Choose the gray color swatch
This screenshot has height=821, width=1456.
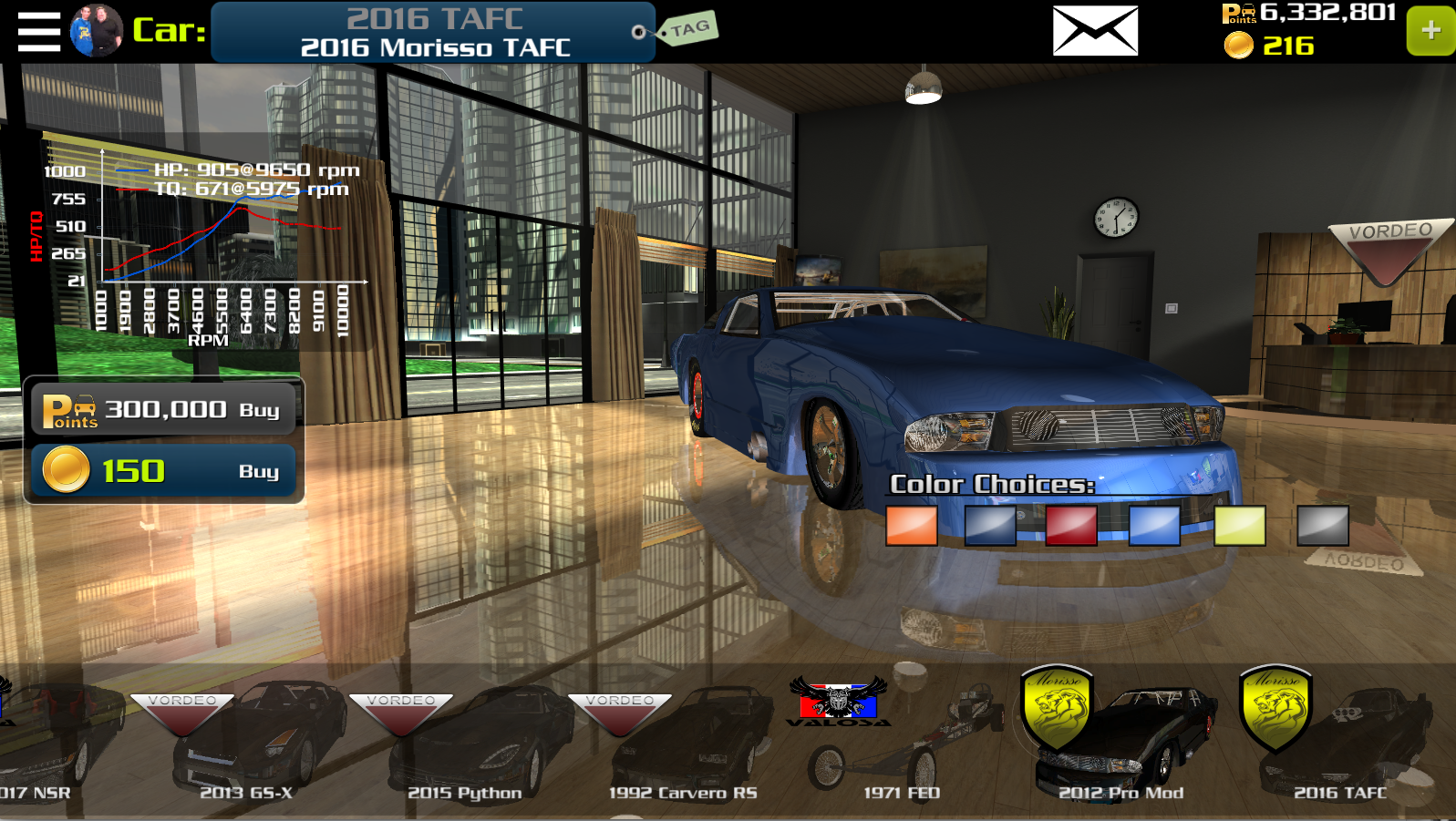click(x=1322, y=526)
